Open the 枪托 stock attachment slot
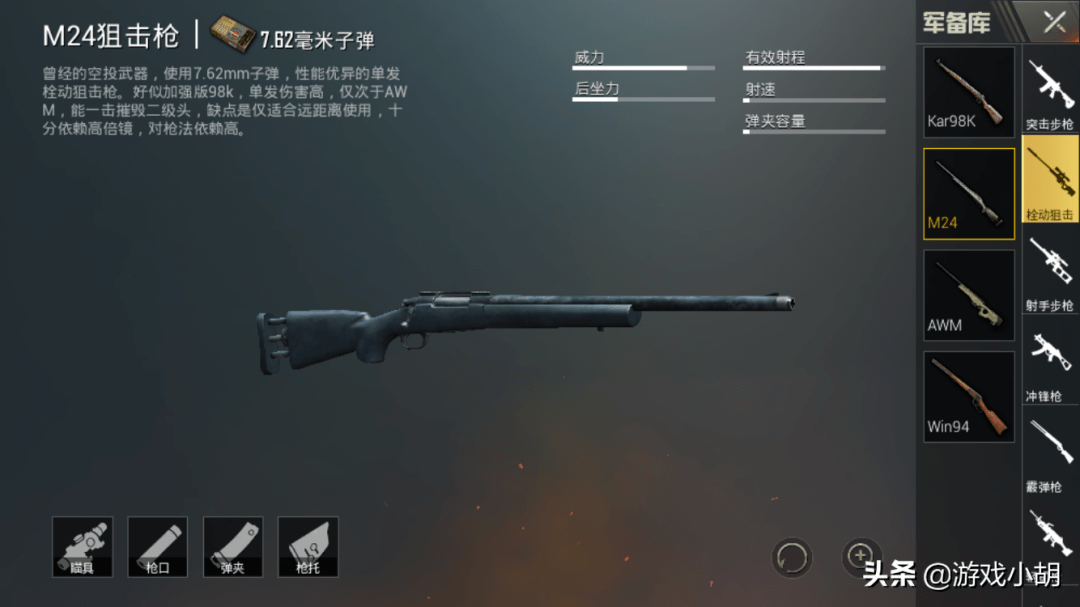 pyautogui.click(x=307, y=547)
